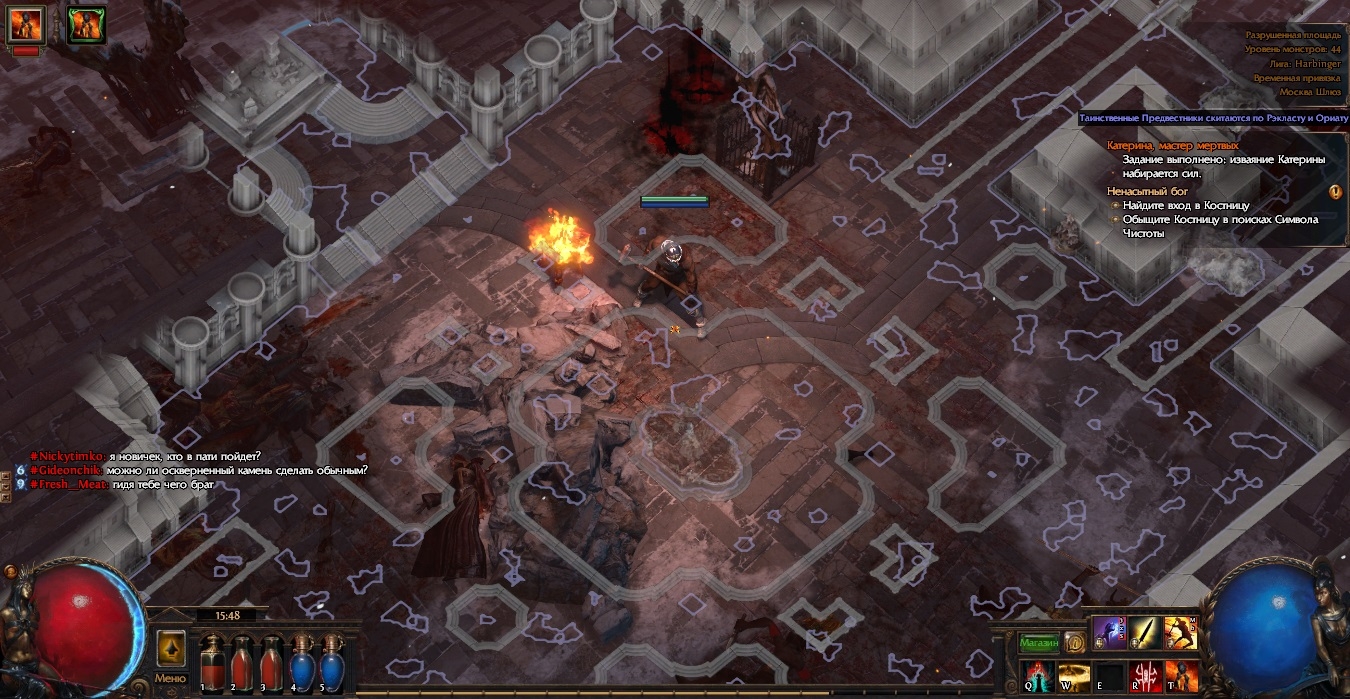Activate the W golden ring skill
Viewport: 1350px width, 699px height.
pos(1073,675)
